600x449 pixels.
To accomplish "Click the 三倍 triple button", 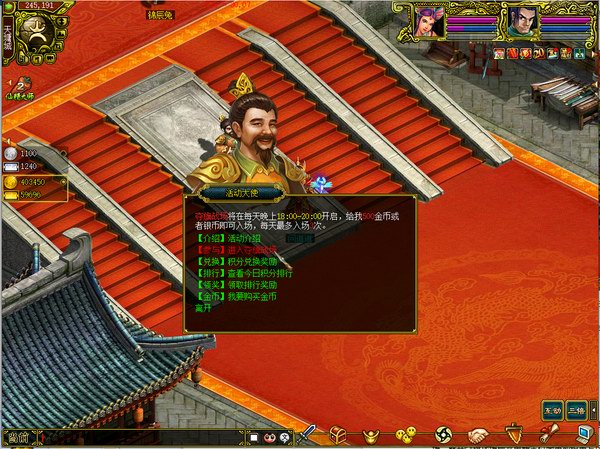I will tap(576, 410).
